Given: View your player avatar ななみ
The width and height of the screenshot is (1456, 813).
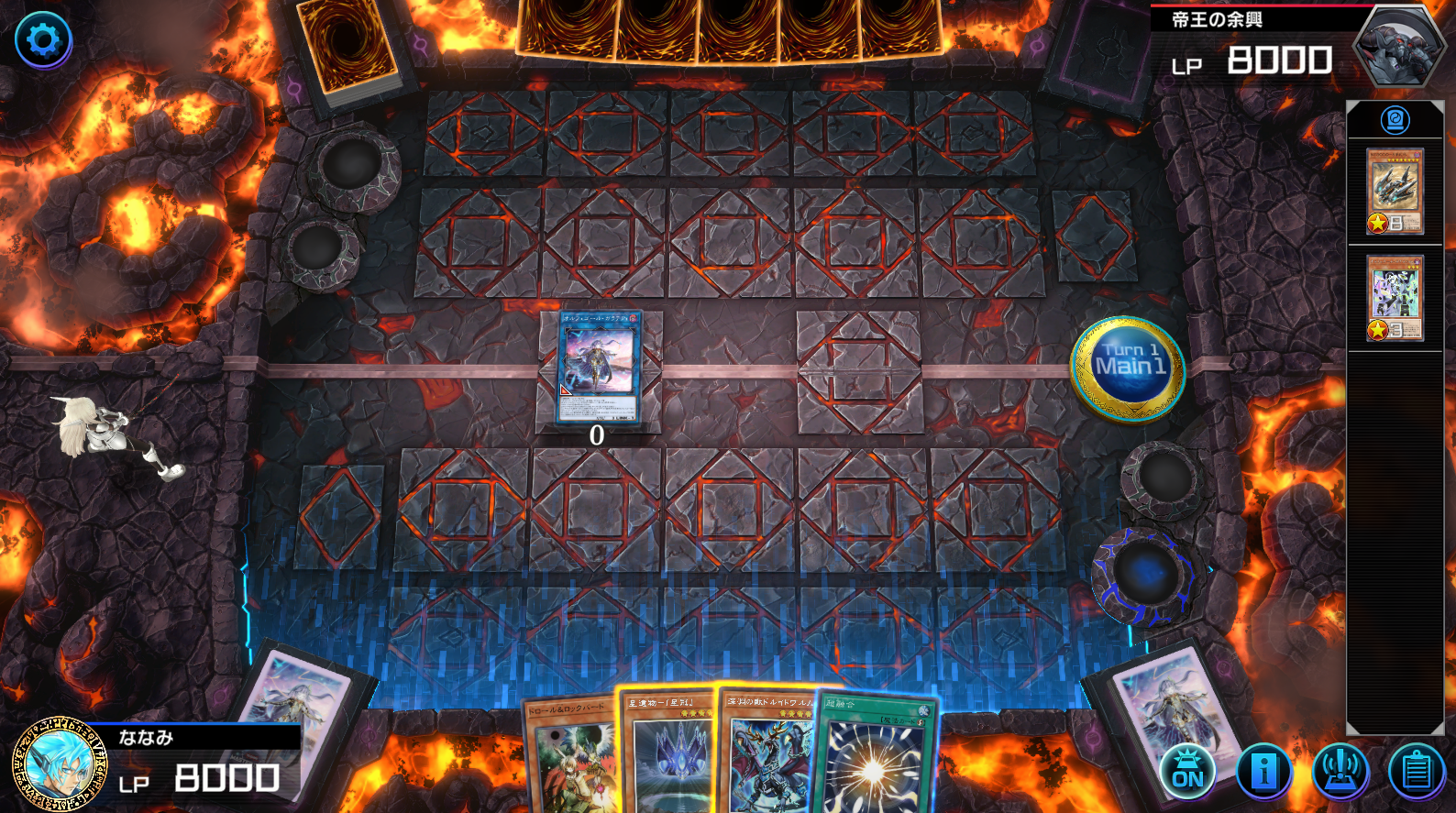Looking at the screenshot, I should 60,764.
